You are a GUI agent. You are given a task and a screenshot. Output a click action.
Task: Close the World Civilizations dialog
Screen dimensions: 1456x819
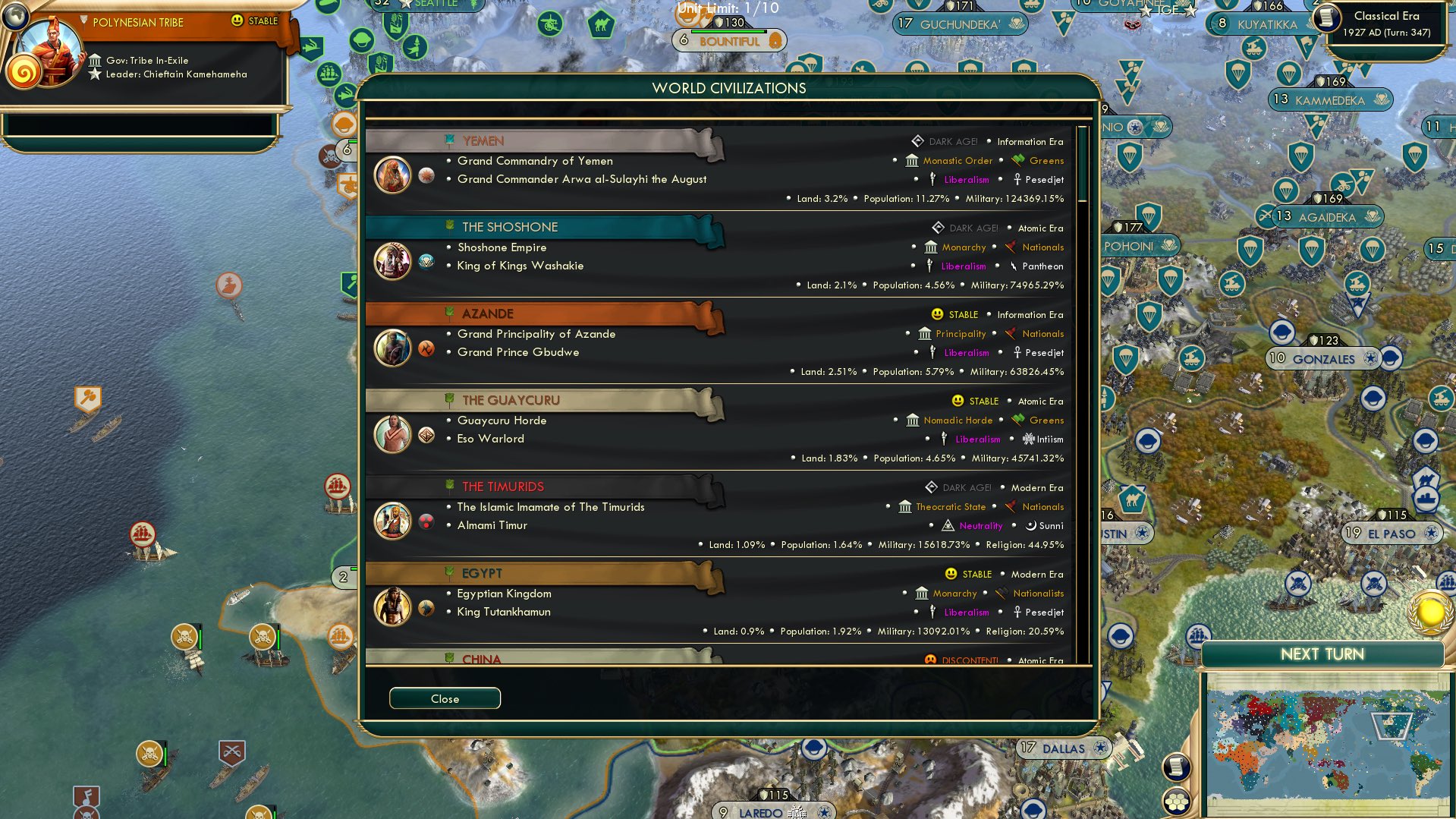(x=445, y=698)
